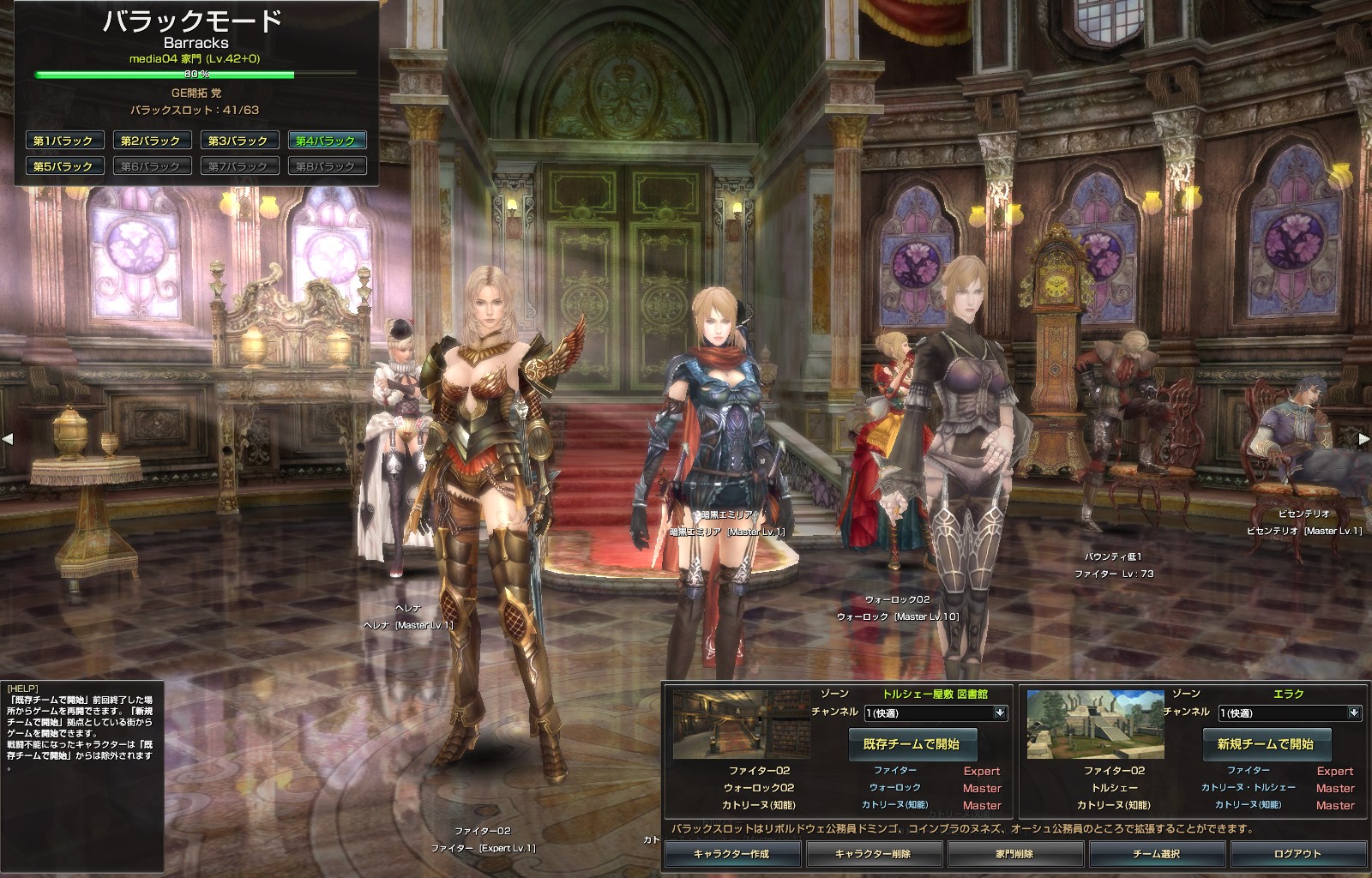Open the 第2バラック barracks
This screenshot has height=878, width=1372.
point(151,141)
